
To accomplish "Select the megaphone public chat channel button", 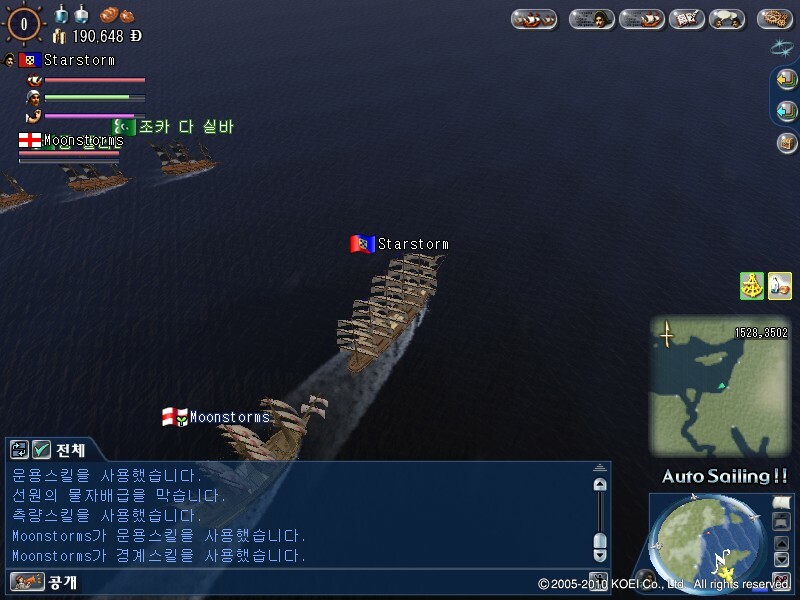I will (x=26, y=581).
